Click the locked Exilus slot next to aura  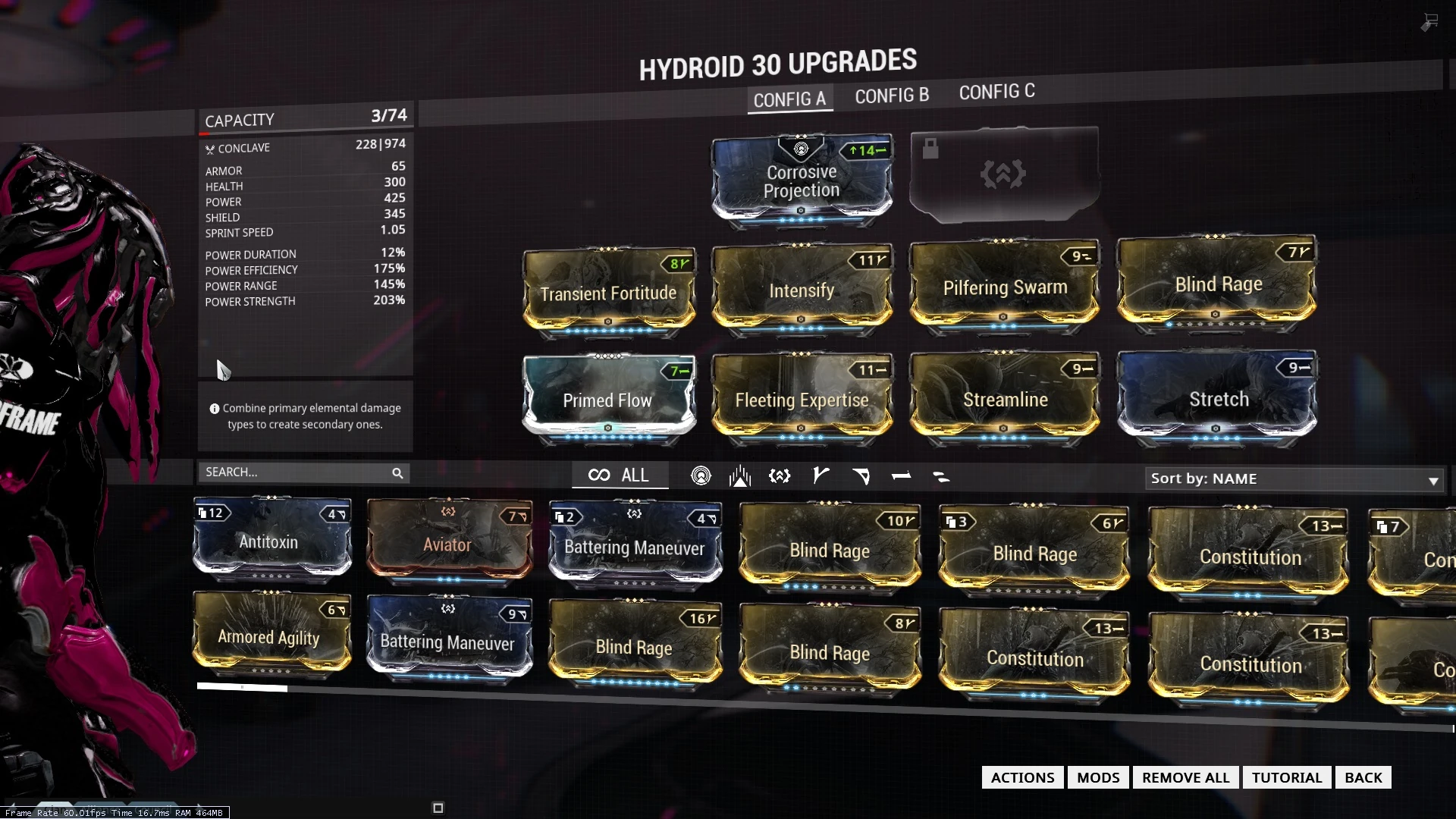[1003, 176]
